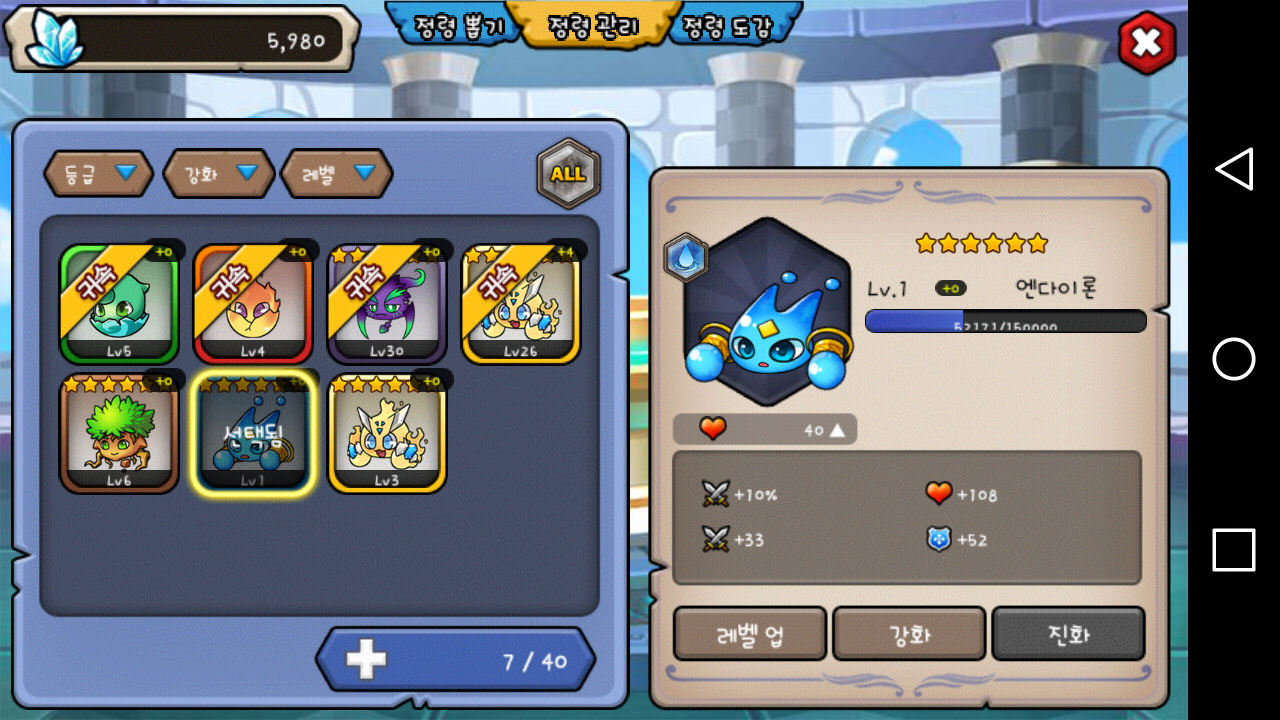Viewport: 1280px width, 720px height.
Task: Open the 등급 filter dropdown
Action: [98, 174]
